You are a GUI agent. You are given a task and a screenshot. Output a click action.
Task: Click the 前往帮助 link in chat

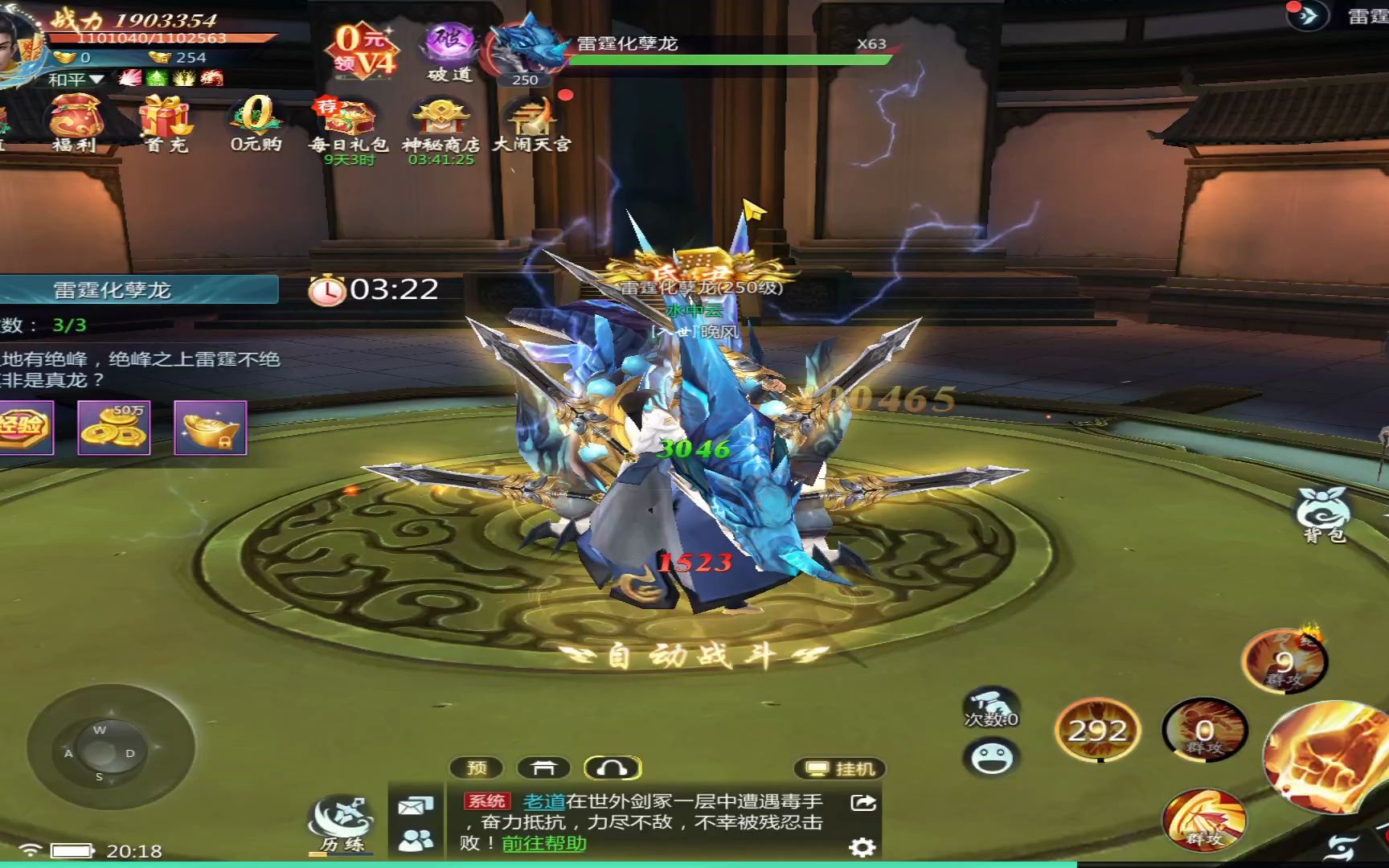[544, 844]
